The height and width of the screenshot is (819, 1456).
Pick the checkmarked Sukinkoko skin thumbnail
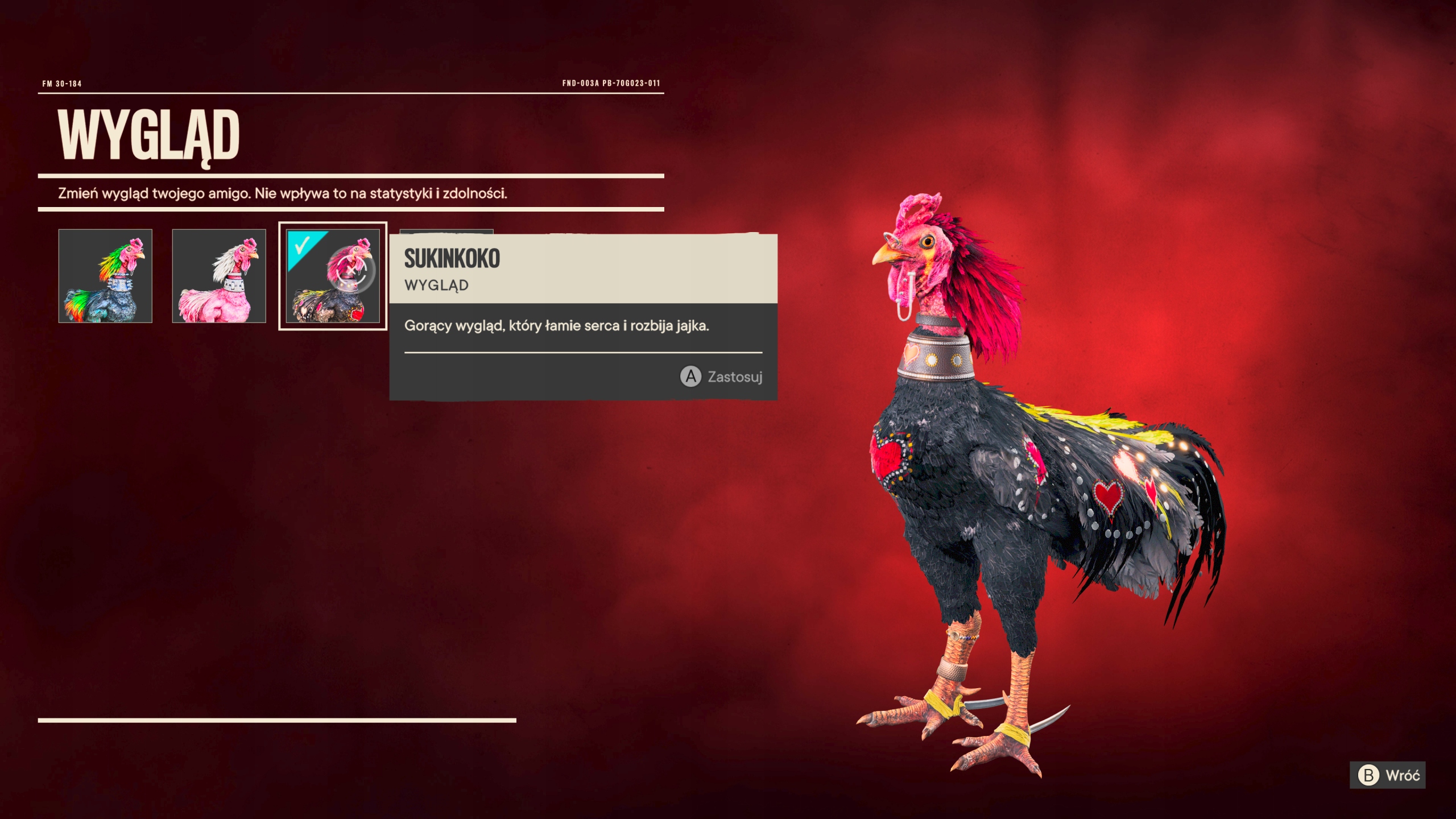[333, 276]
